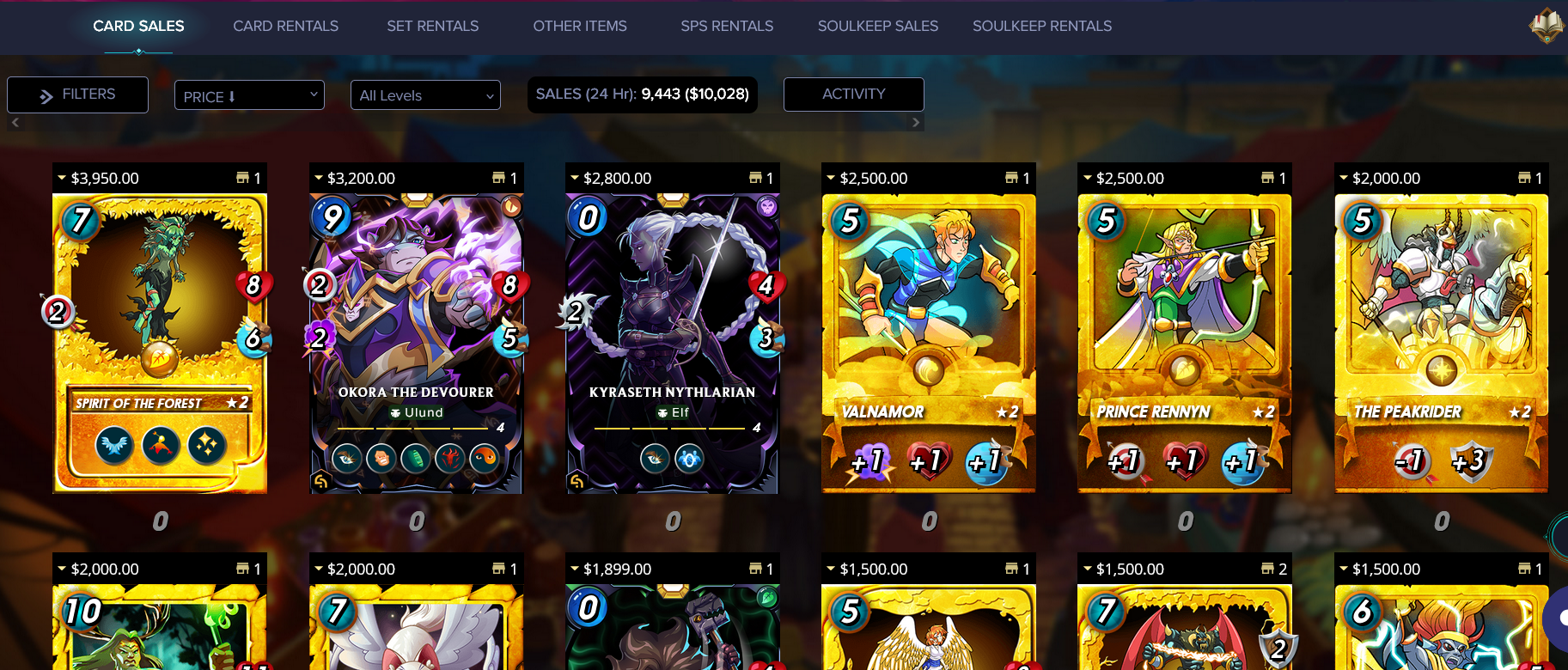
Task: Select the Spirit of the Forest card
Action: (x=160, y=344)
